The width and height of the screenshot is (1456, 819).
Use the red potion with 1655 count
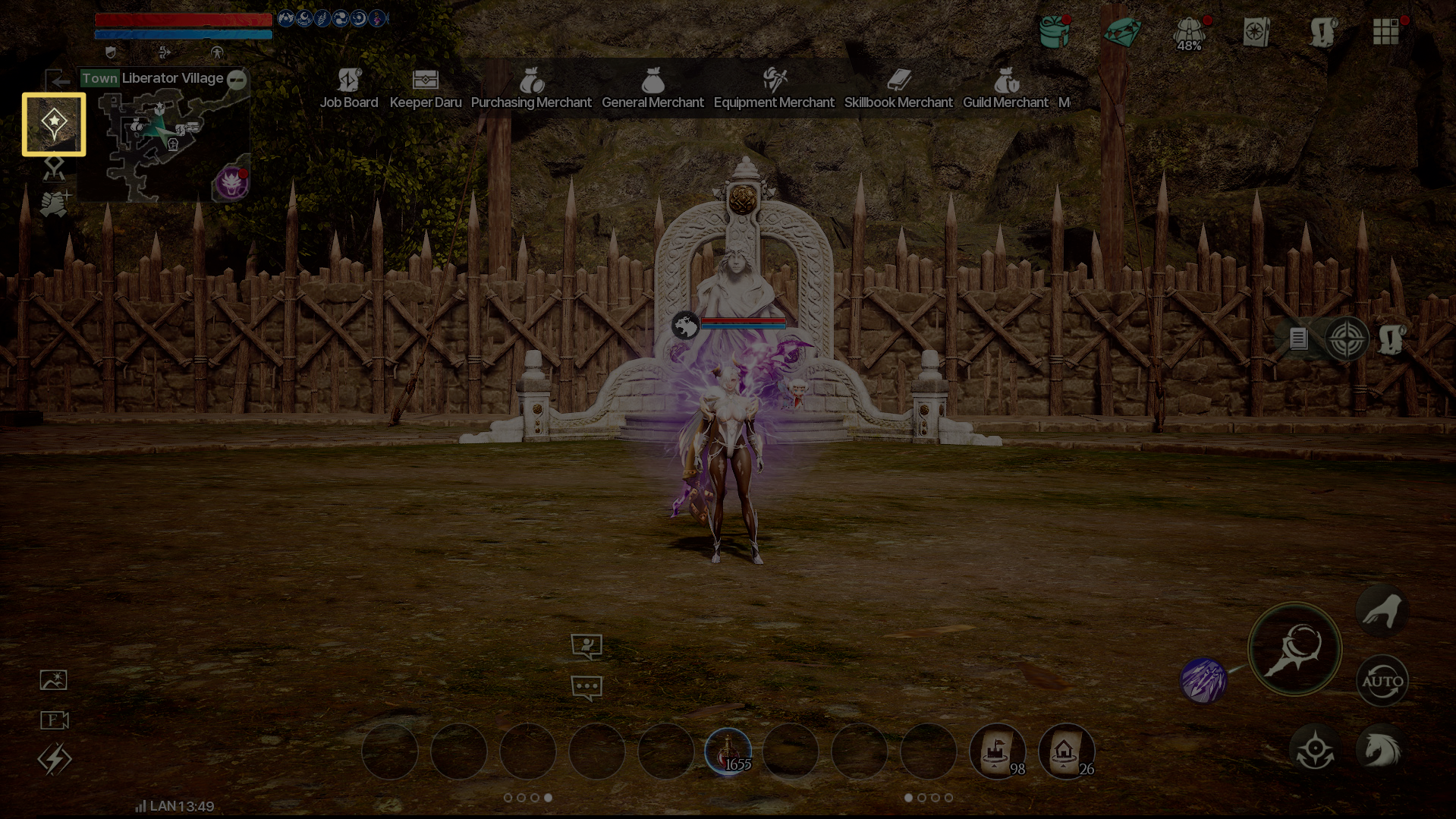pyautogui.click(x=728, y=751)
